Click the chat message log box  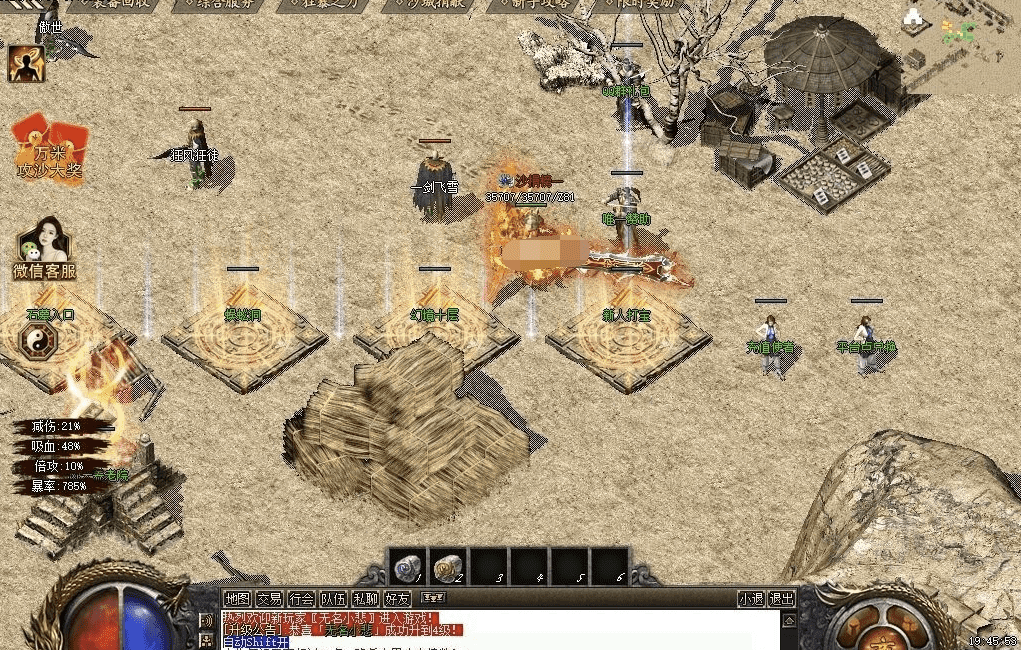tap(500, 630)
